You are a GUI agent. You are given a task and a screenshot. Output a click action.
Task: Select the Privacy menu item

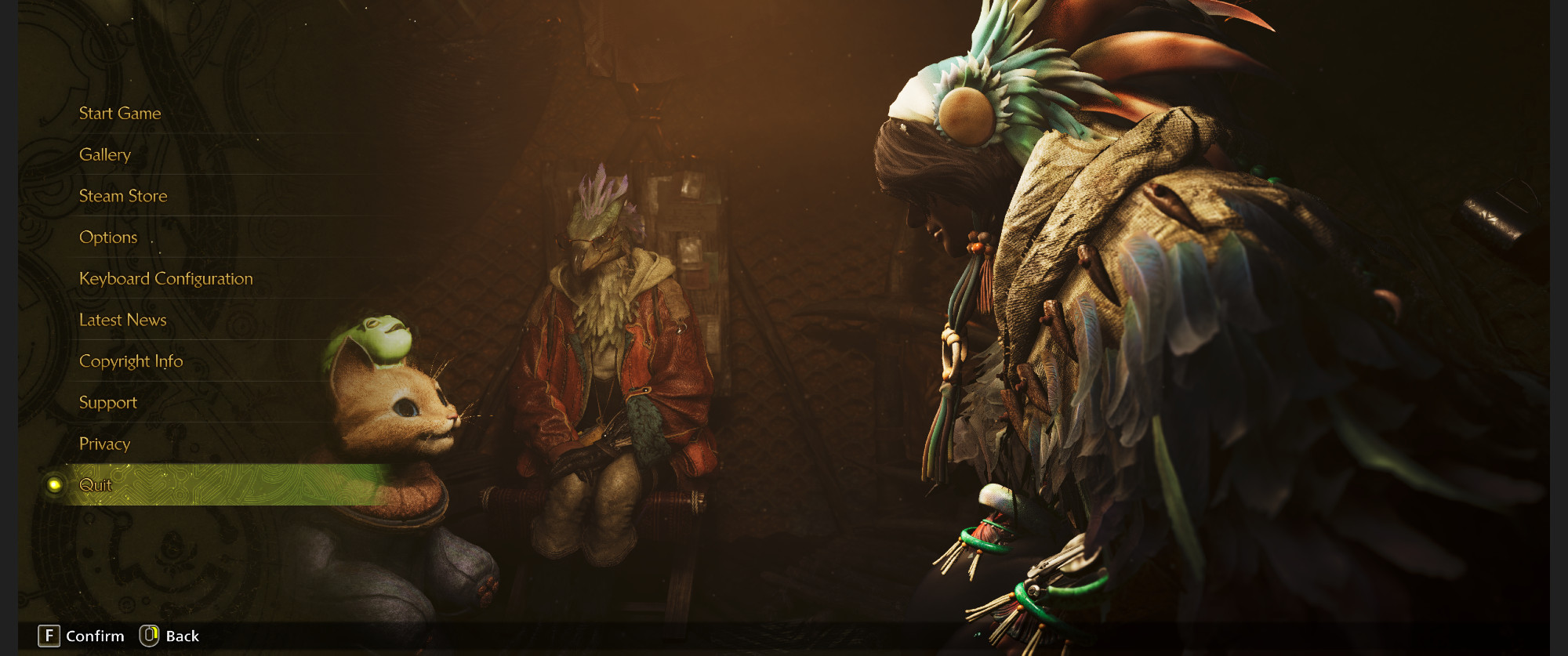pos(105,444)
